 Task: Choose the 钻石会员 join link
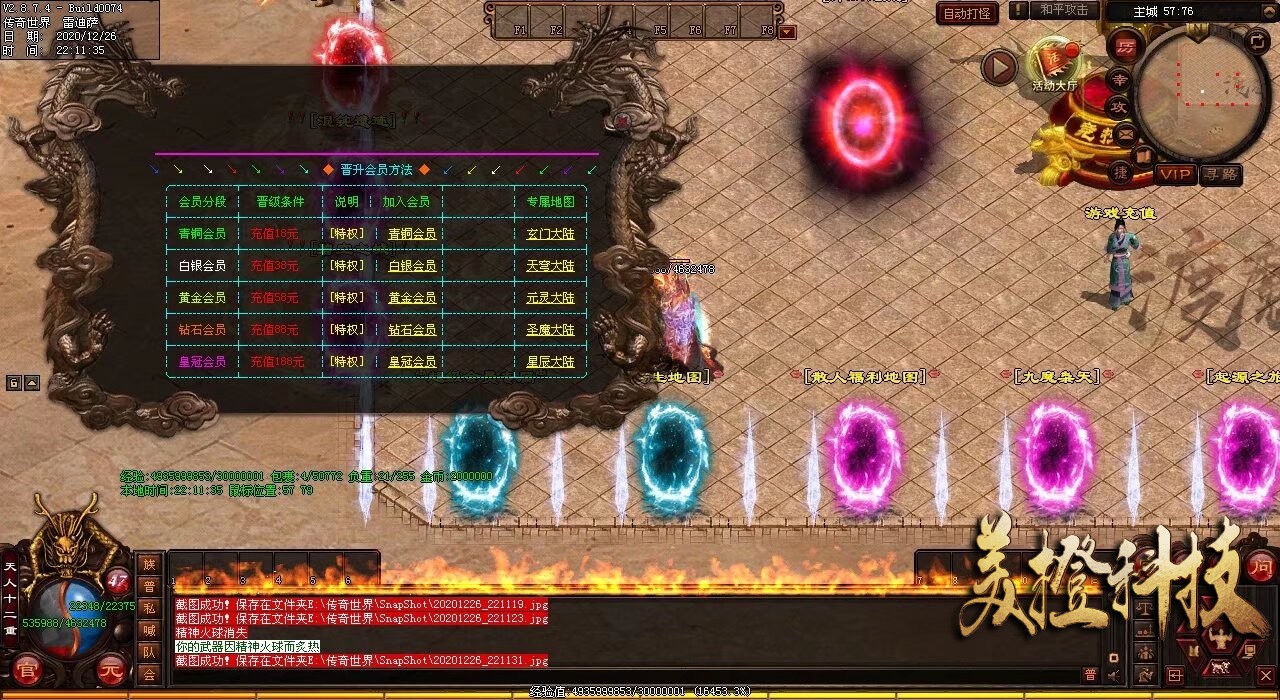(x=412, y=330)
